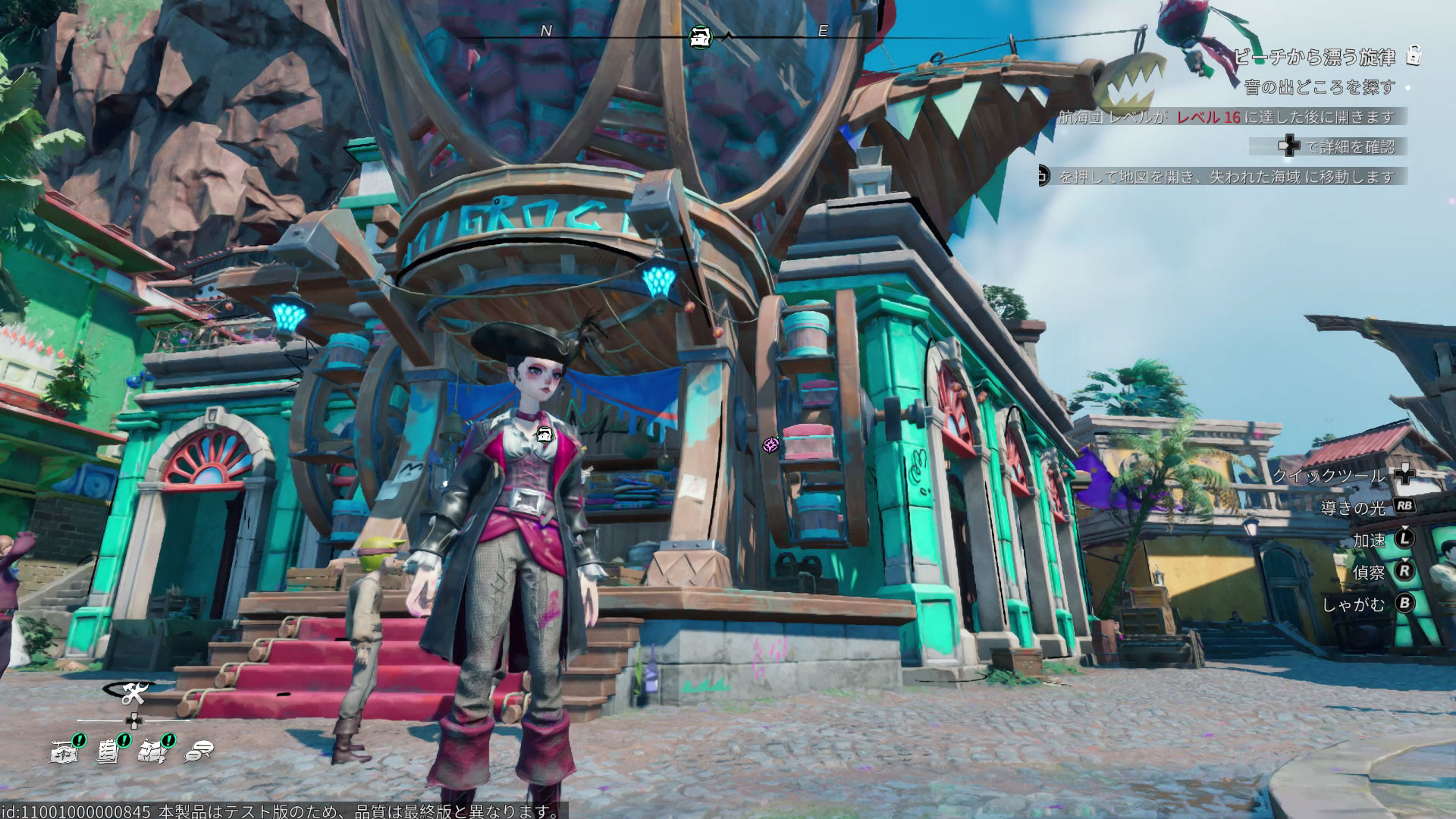Click the chest marker on the compass bar
This screenshot has width=1456, height=819.
[x=700, y=36]
